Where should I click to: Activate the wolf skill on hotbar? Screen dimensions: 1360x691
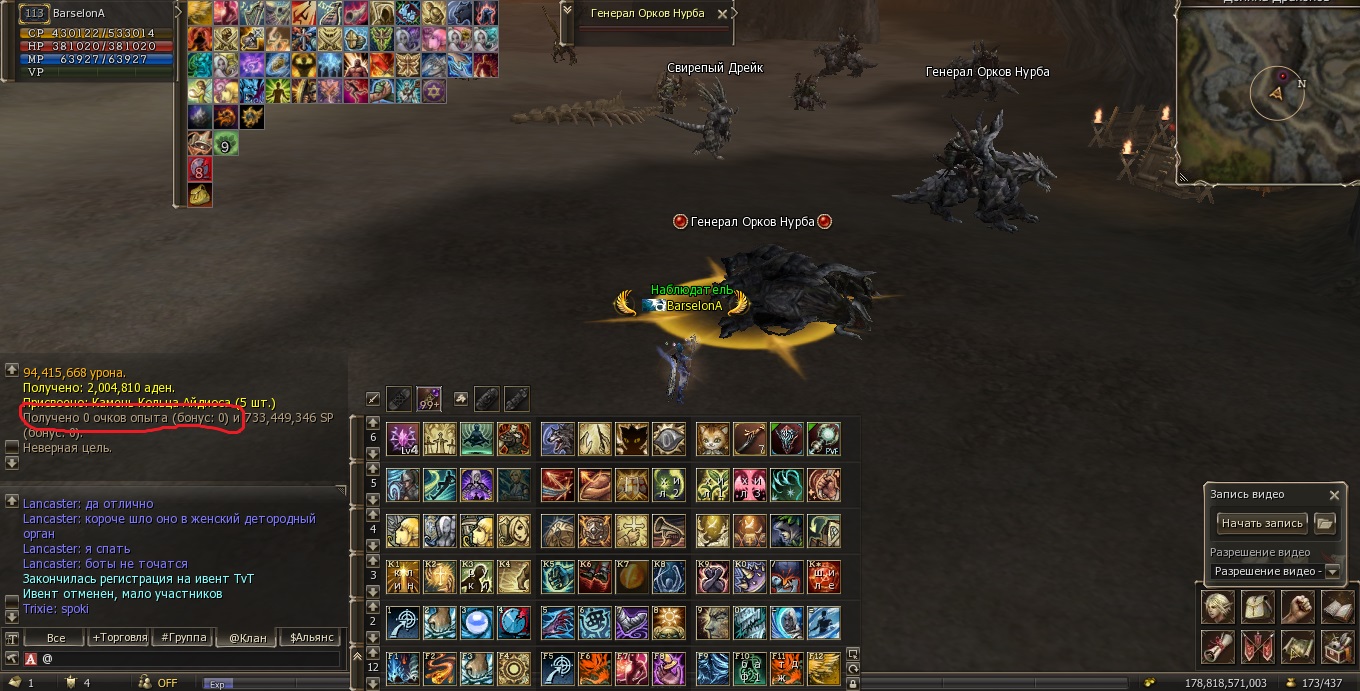[557, 438]
